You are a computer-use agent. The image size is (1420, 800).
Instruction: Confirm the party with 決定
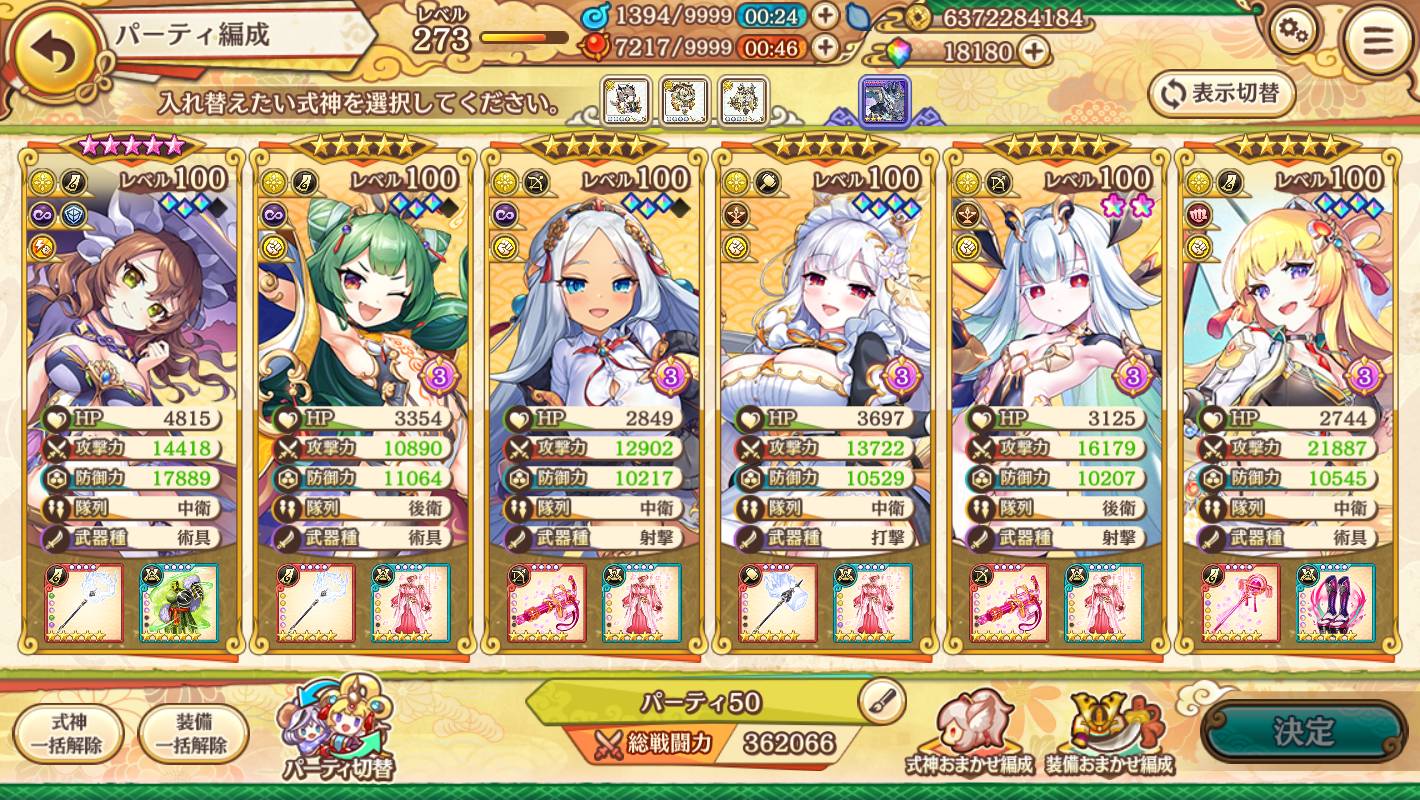tap(1303, 732)
